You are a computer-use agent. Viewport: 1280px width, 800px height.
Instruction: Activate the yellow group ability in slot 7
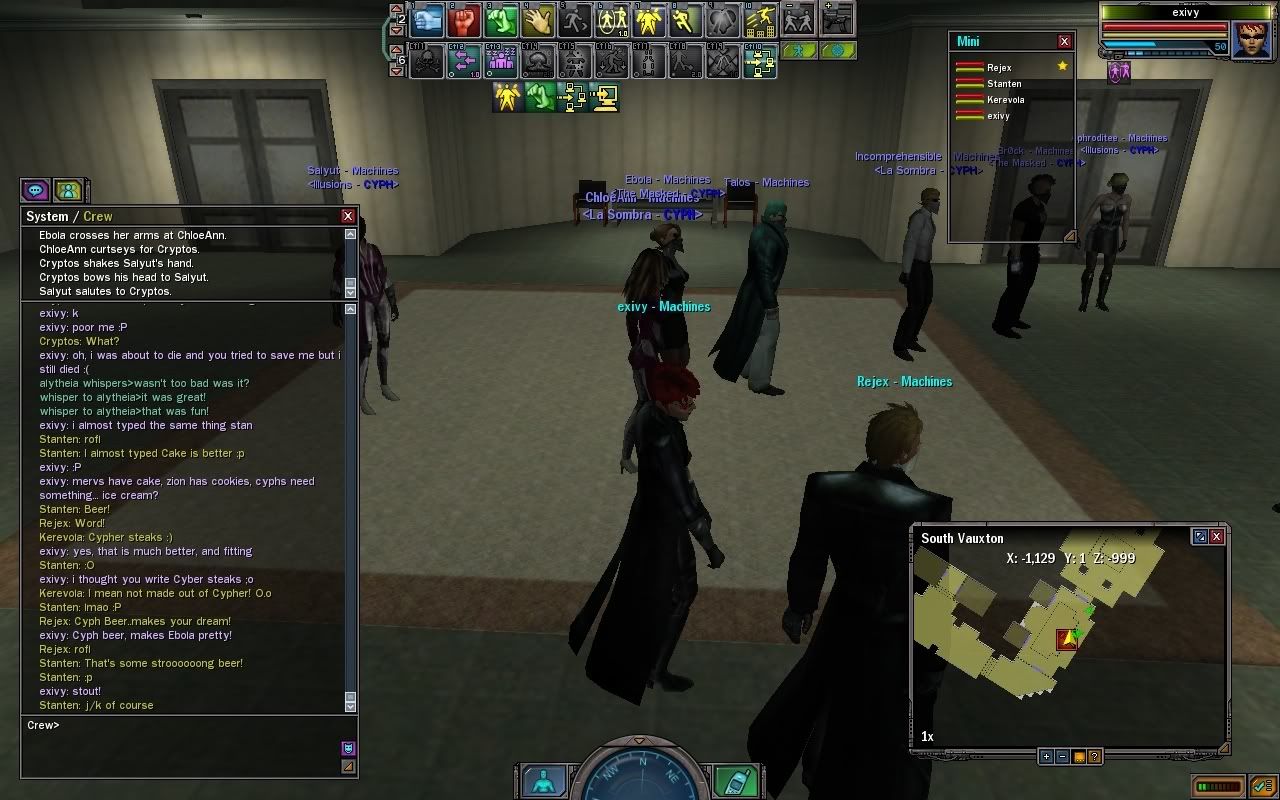[x=650, y=19]
